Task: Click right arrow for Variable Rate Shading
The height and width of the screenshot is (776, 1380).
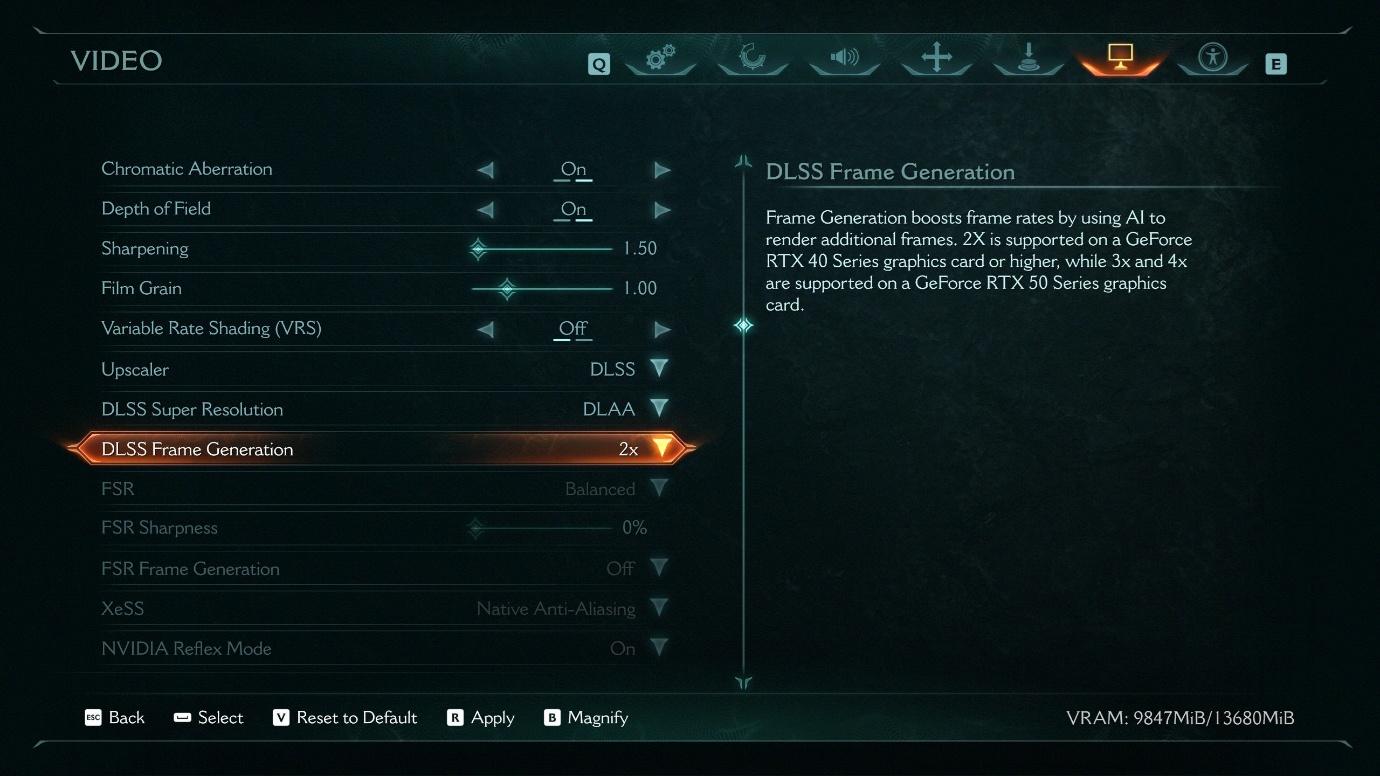Action: click(662, 329)
